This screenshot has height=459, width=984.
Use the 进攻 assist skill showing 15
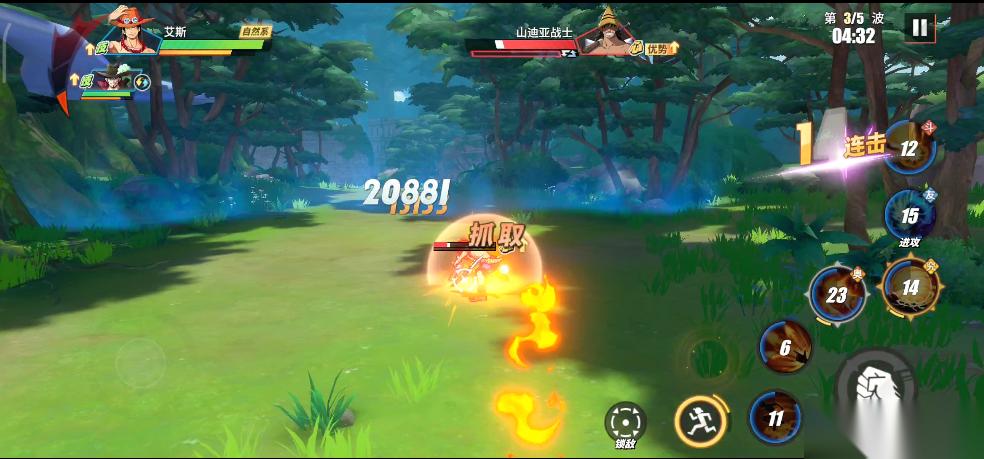[909, 215]
